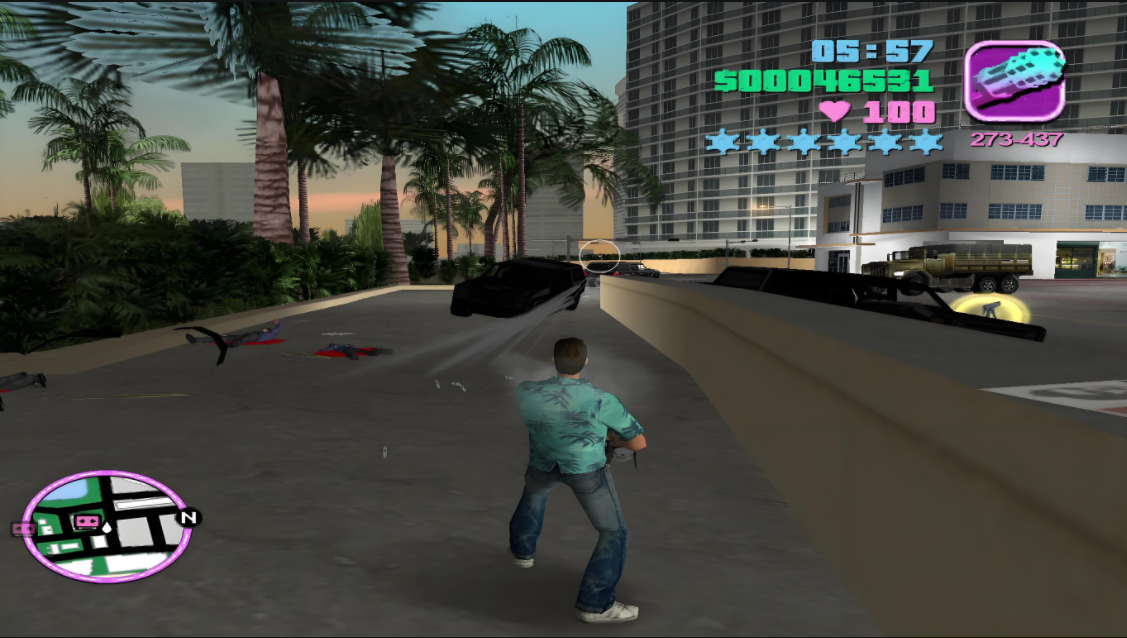Click the north N marker on the radar
The image size is (1127, 638).
tap(188, 517)
